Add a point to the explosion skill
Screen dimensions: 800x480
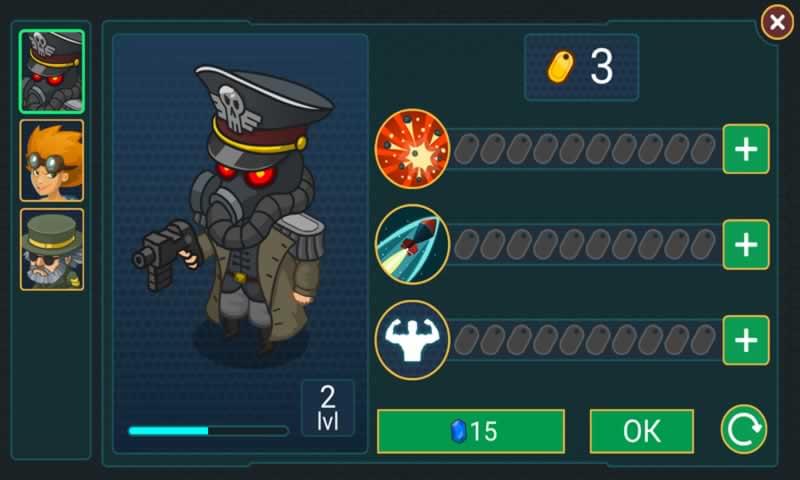(x=745, y=149)
